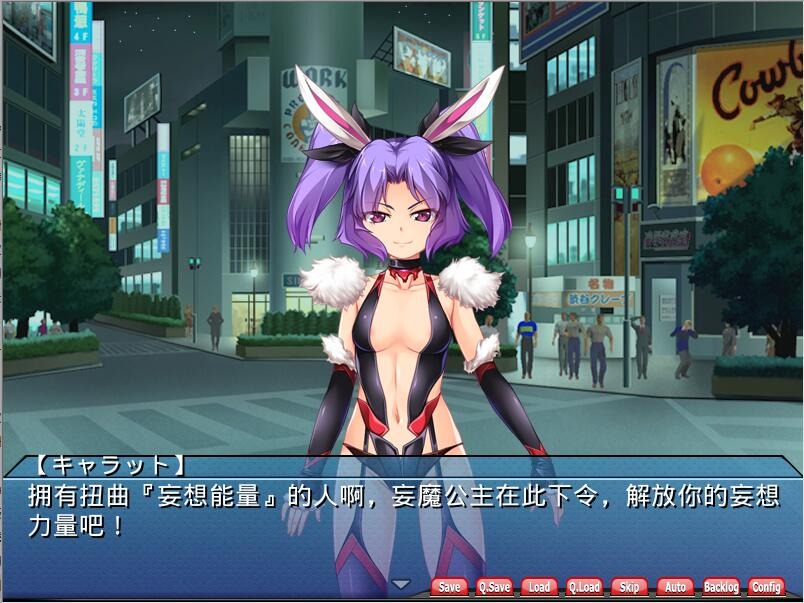
Task: Open the Config settings
Action: [x=766, y=587]
